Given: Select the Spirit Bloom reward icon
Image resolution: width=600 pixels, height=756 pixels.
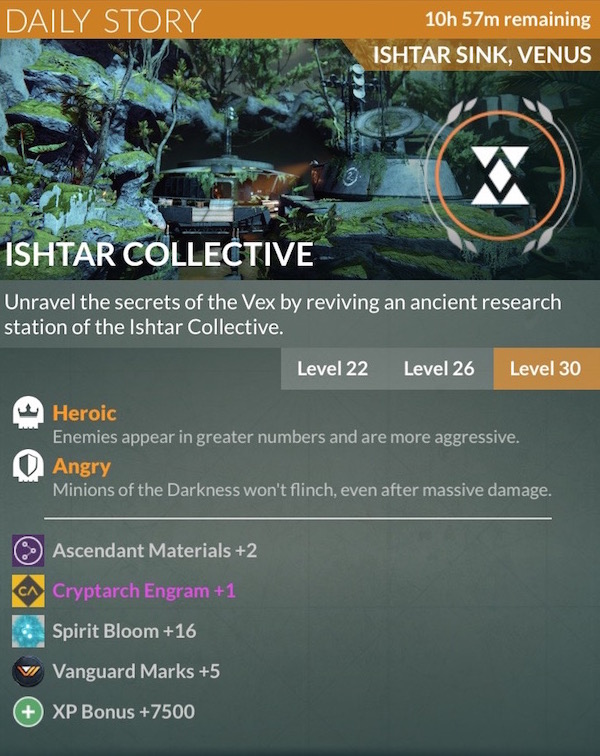Looking at the screenshot, I should [x=26, y=632].
